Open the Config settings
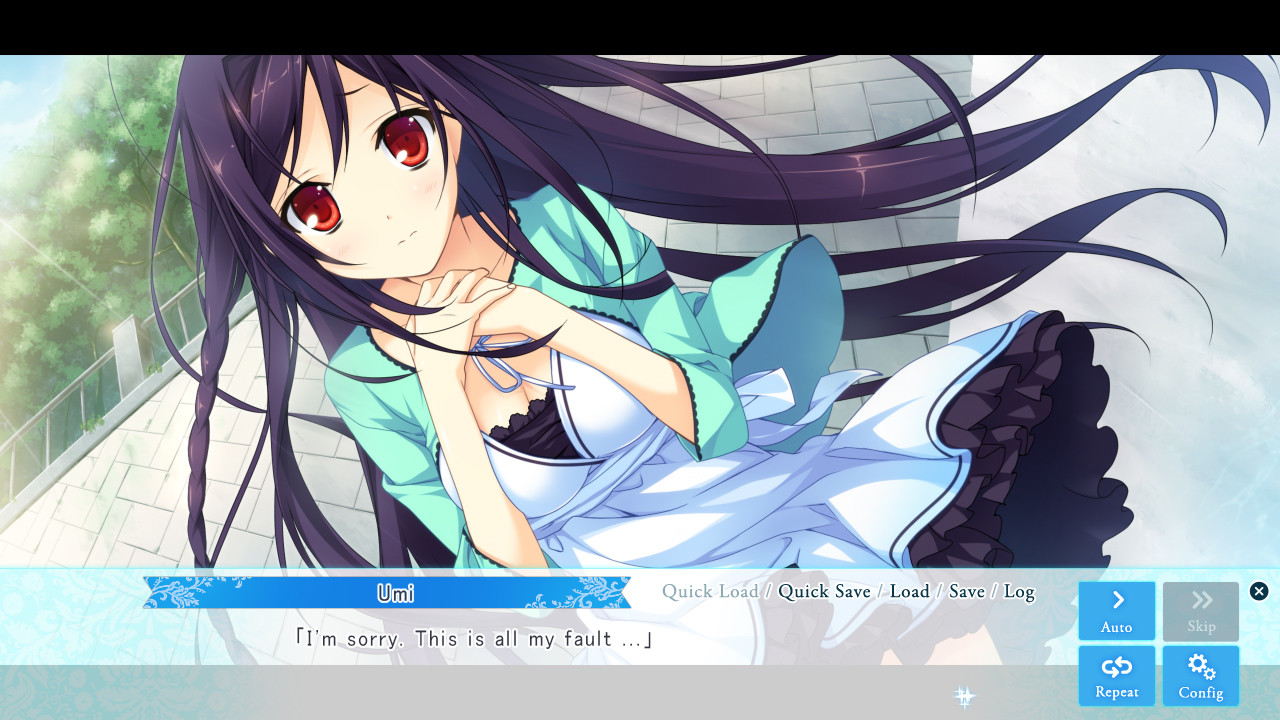1280x720 pixels. pos(1201,676)
